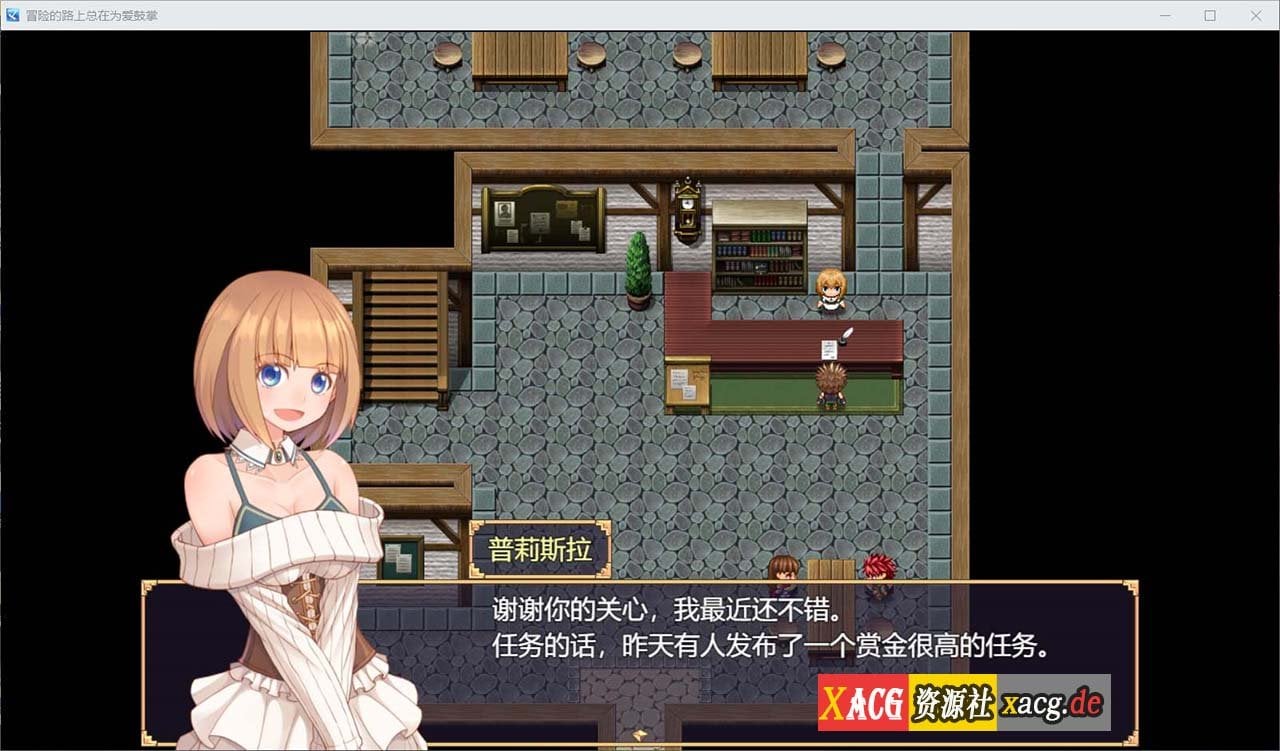Click the wooden staircase on the left
The width and height of the screenshot is (1280, 751).
[x=400, y=330]
